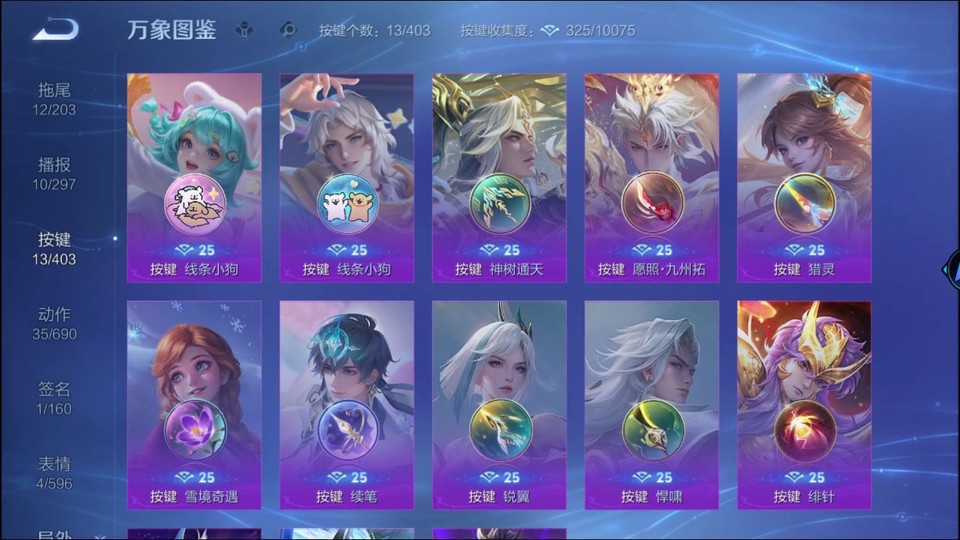The height and width of the screenshot is (540, 960).
Task: Select the 按键 category tab
Action: click(x=55, y=249)
